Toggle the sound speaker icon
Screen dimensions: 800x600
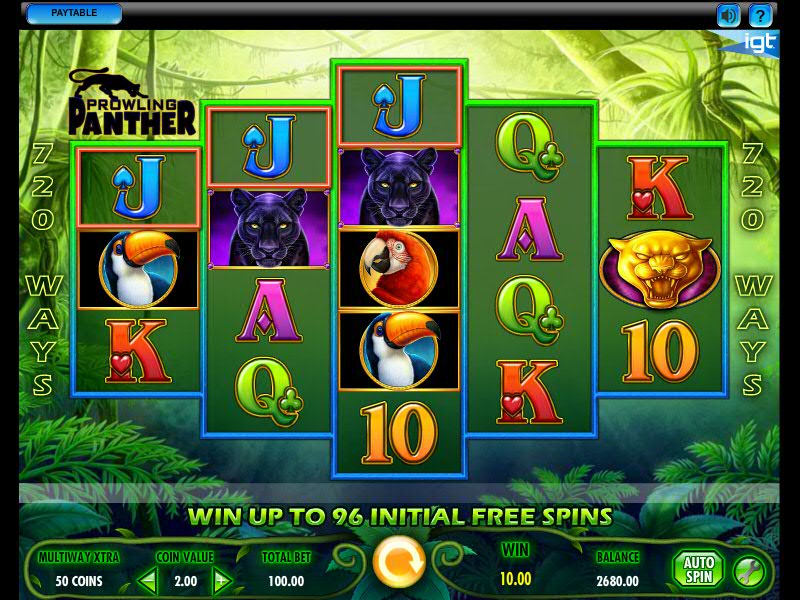pyautogui.click(x=728, y=15)
